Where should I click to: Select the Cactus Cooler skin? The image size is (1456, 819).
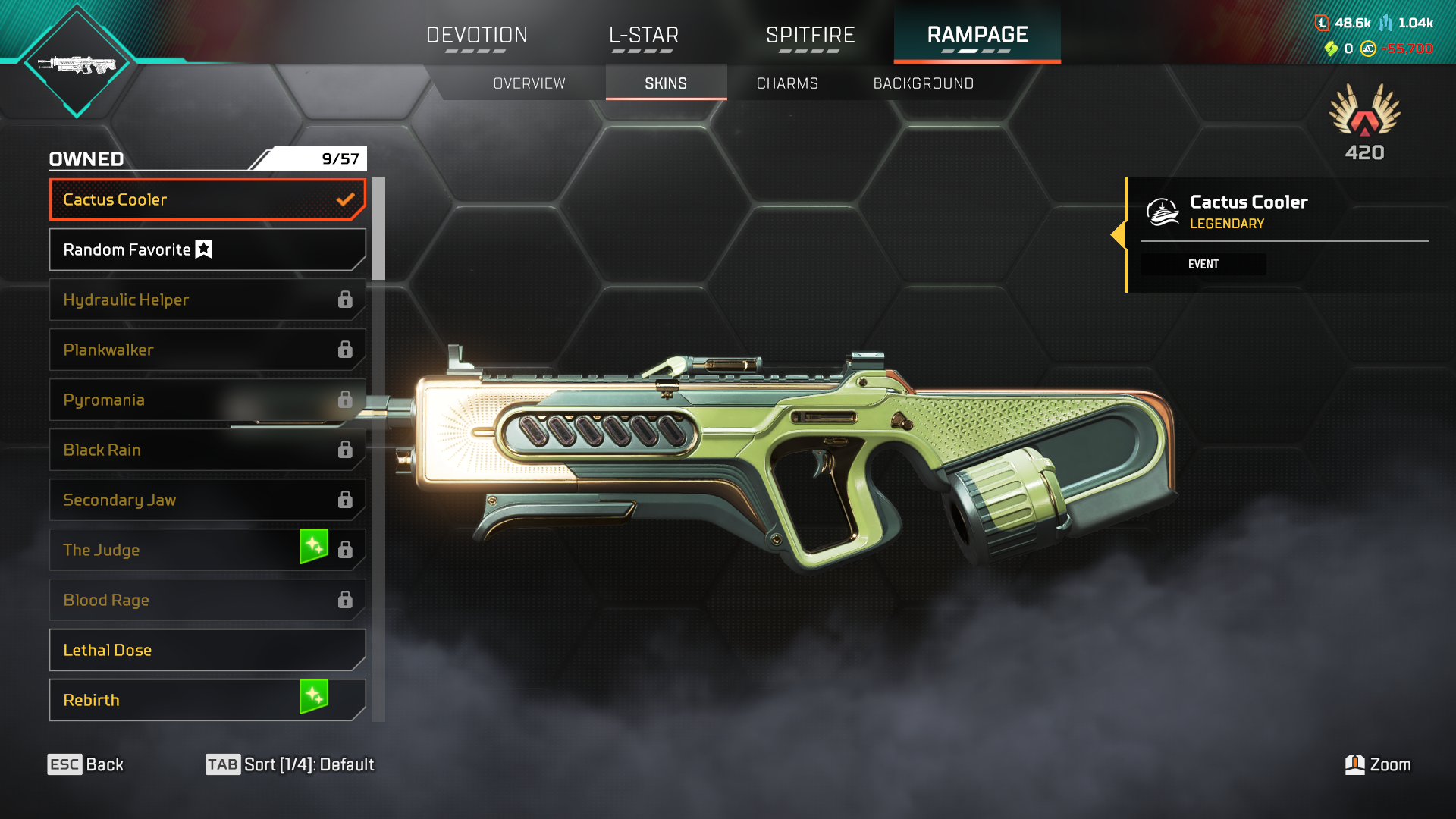coord(207,199)
